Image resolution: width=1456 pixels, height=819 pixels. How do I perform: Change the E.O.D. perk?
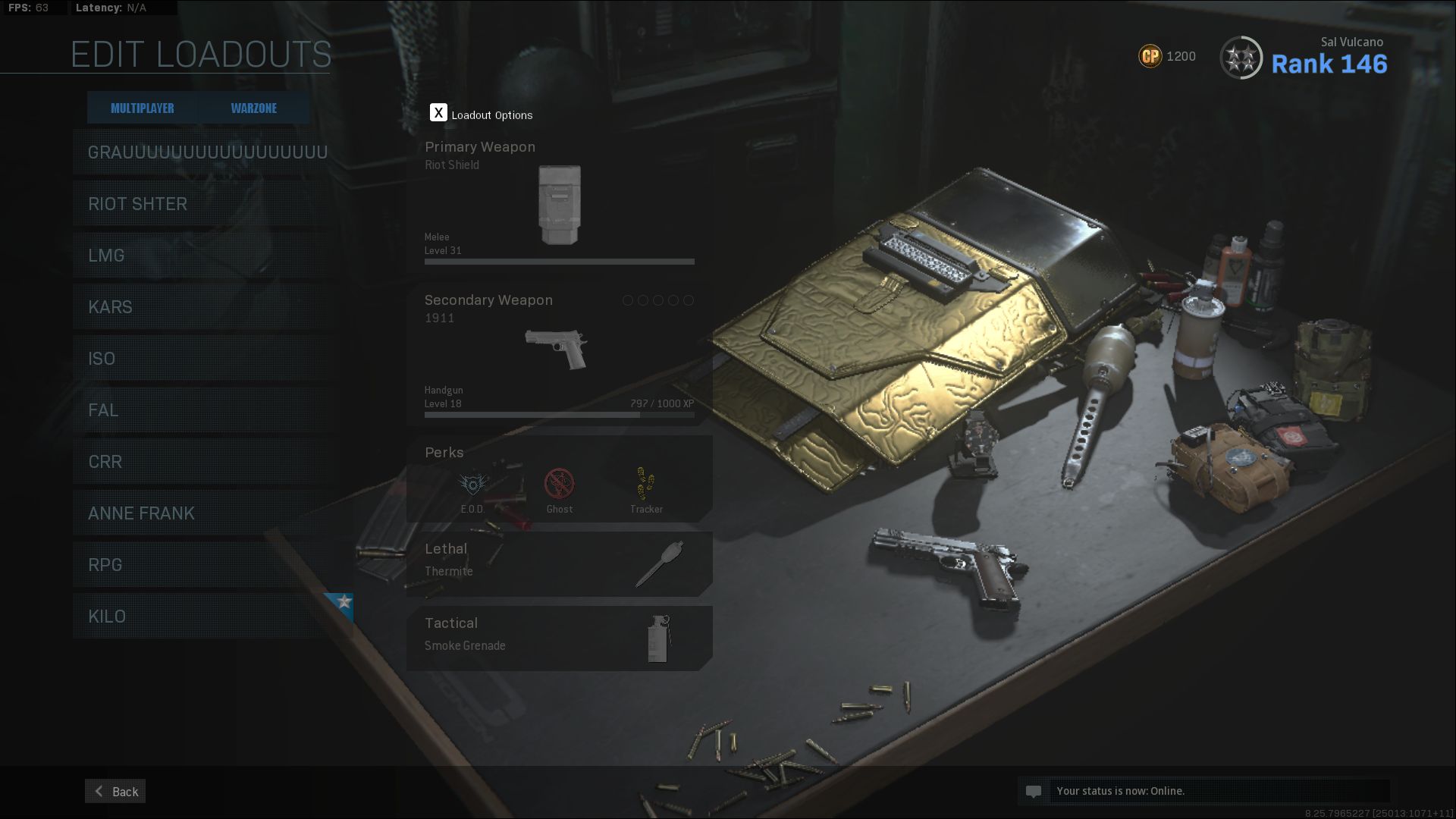click(472, 489)
